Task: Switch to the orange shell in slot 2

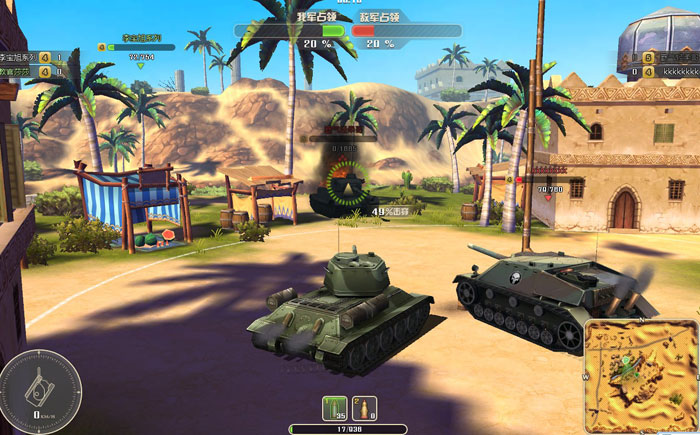Action: pyautogui.click(x=365, y=408)
